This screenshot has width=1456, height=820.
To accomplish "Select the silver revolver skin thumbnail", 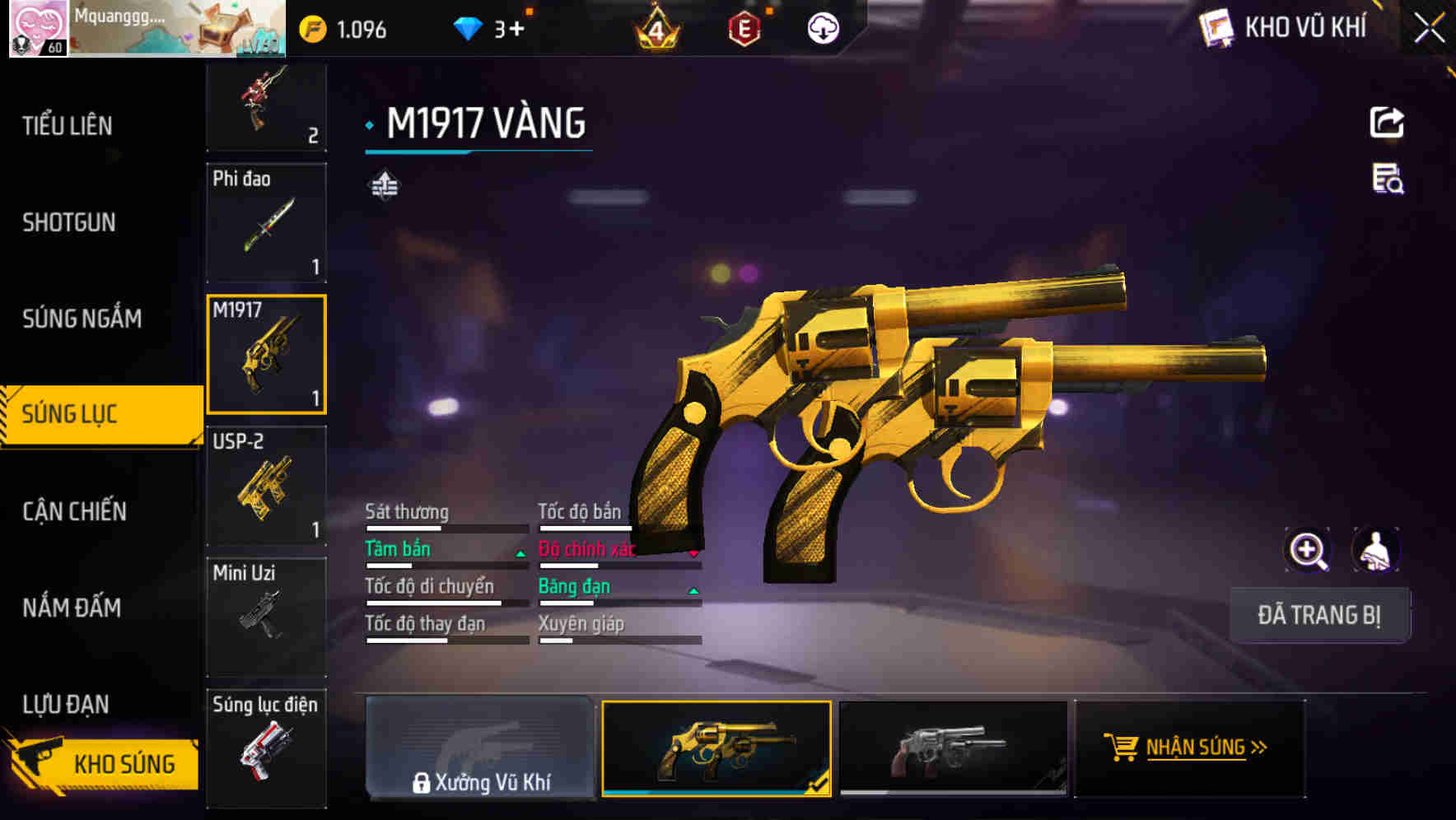I will [x=952, y=748].
